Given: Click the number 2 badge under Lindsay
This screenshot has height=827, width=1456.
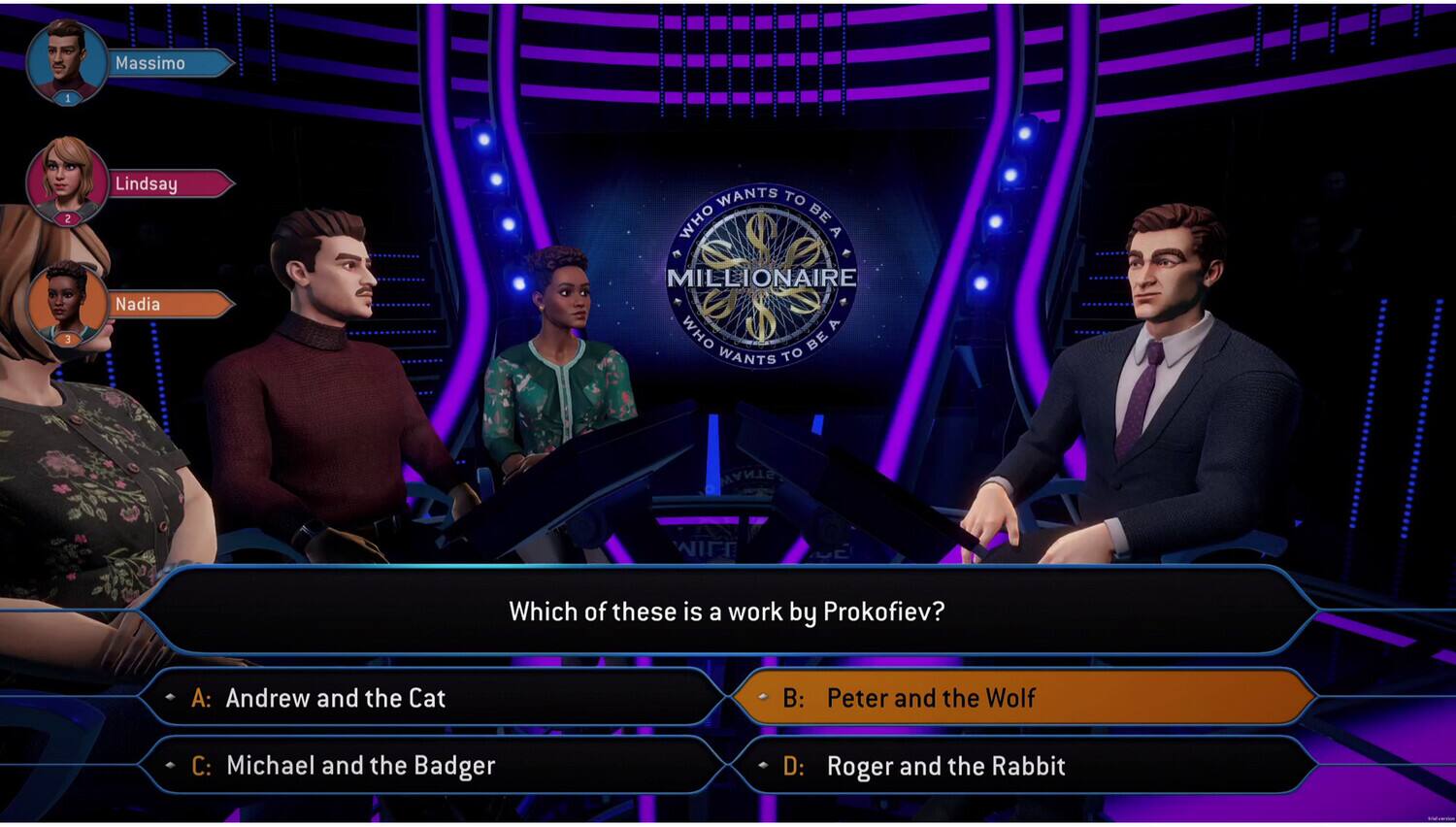Looking at the screenshot, I should click(66, 218).
